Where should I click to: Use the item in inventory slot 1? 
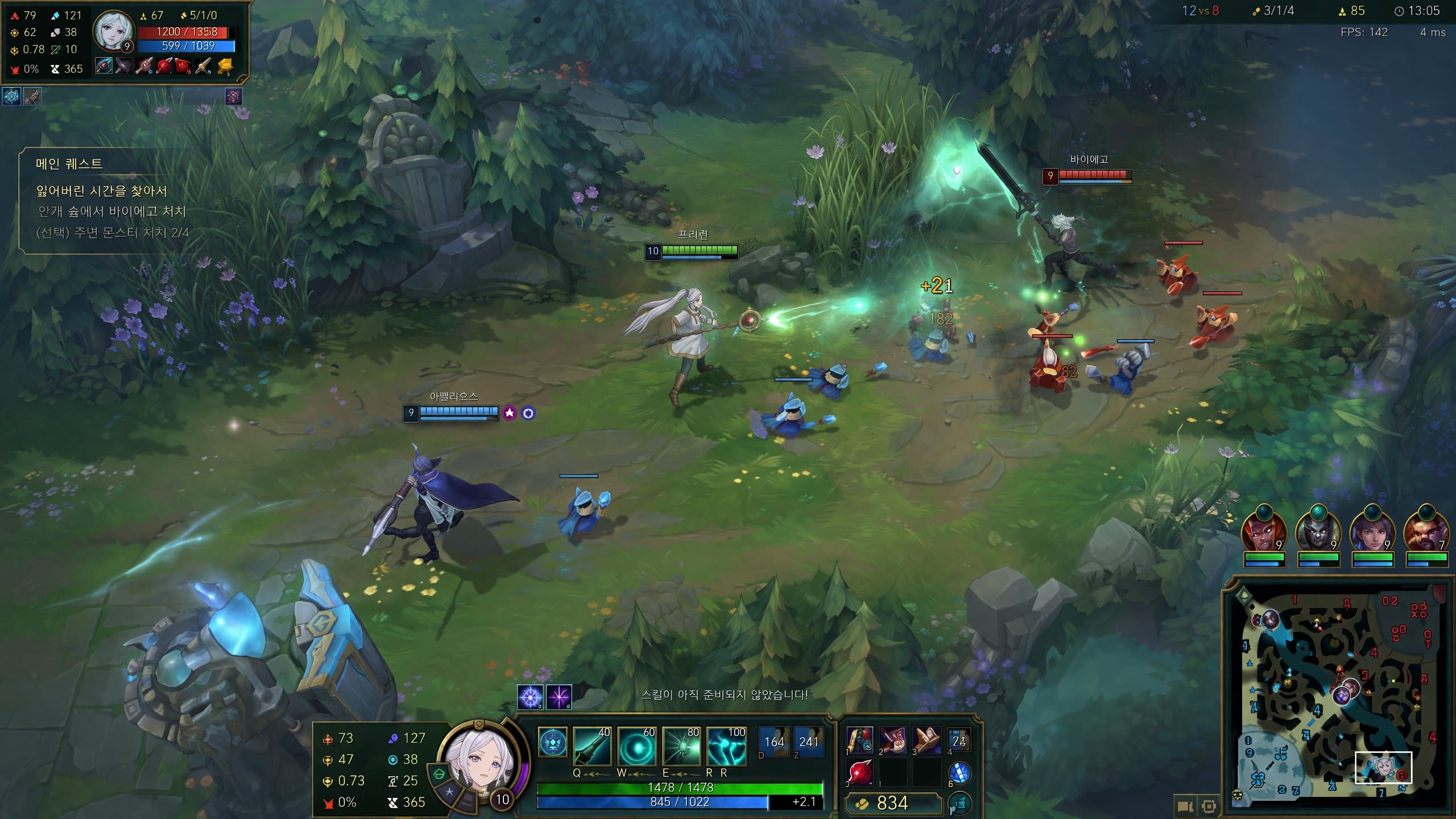(859, 740)
